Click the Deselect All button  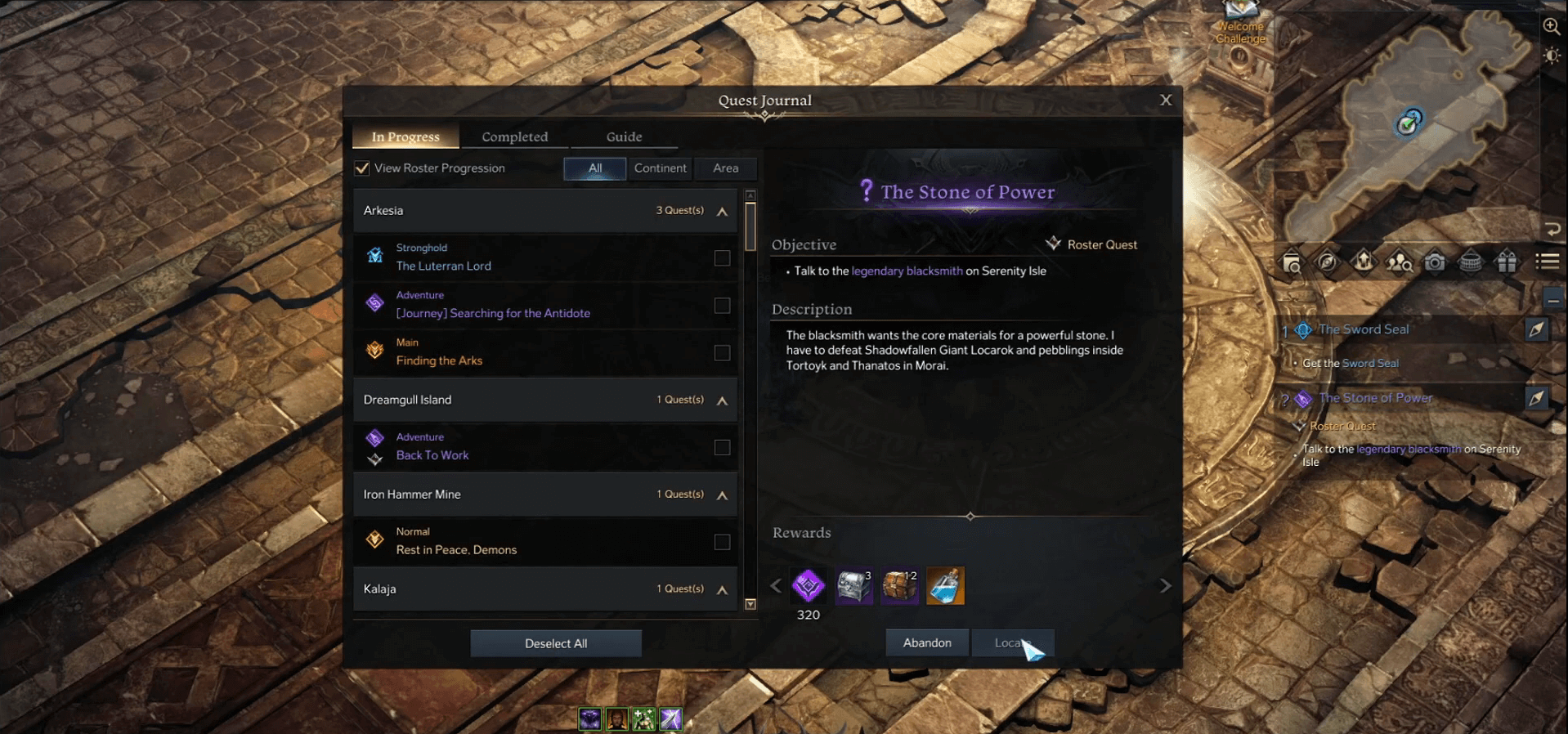tap(556, 643)
